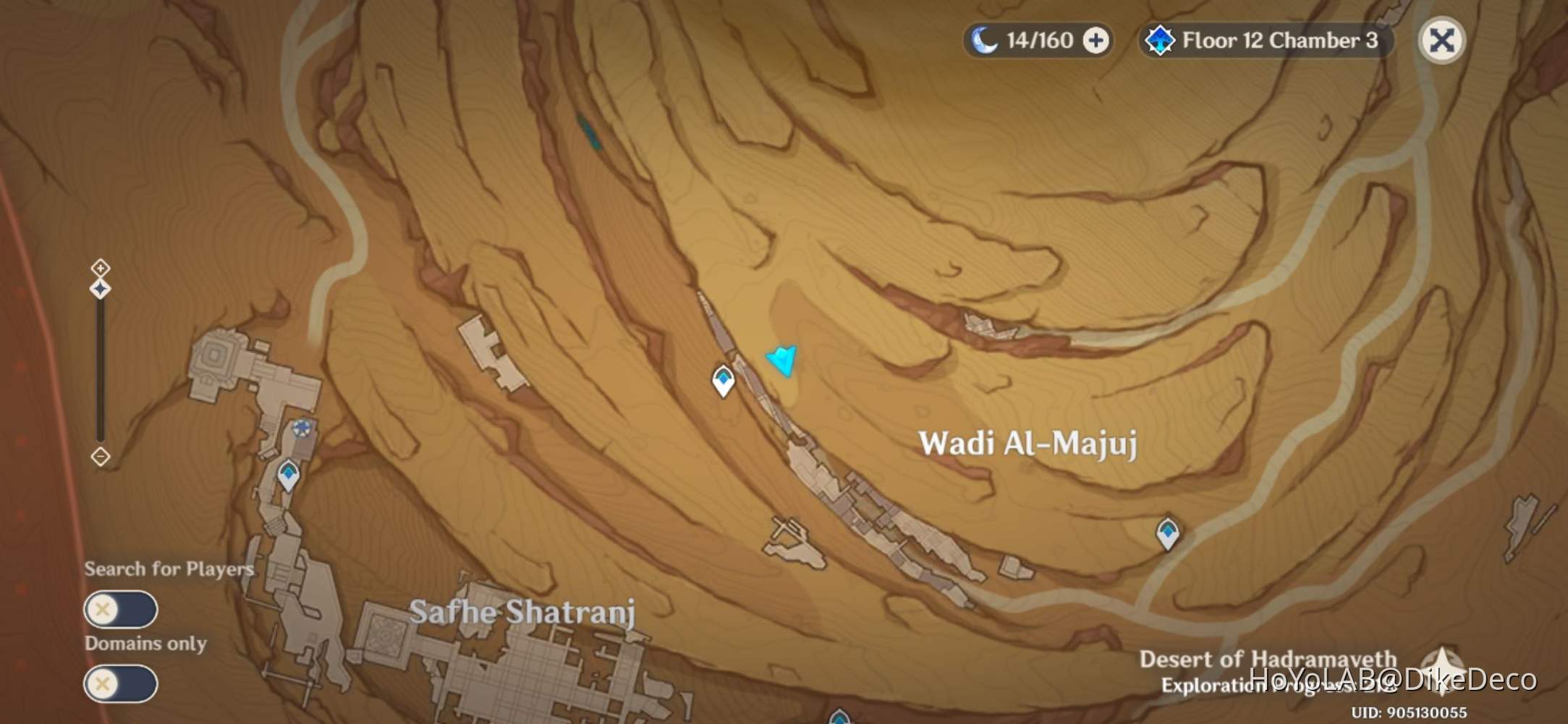Click the Spiral Abyss icon beside Floor 12
Viewport: 1568px width, 724px height.
(1161, 41)
